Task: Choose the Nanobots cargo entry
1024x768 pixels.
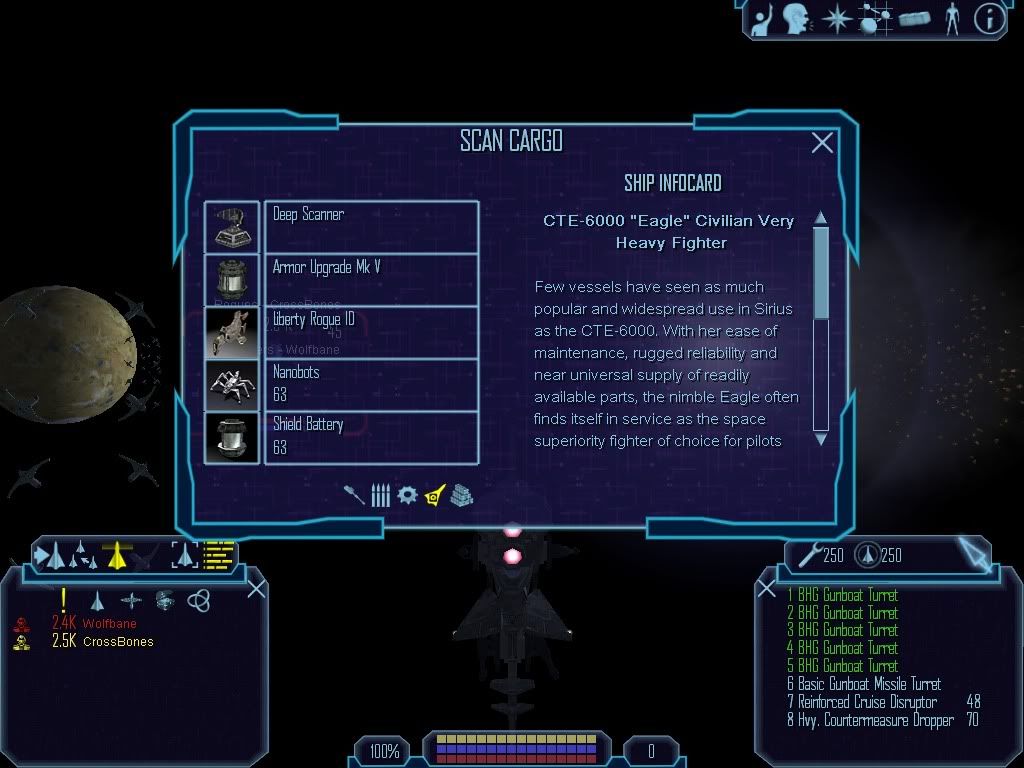Action: pyautogui.click(x=370, y=384)
